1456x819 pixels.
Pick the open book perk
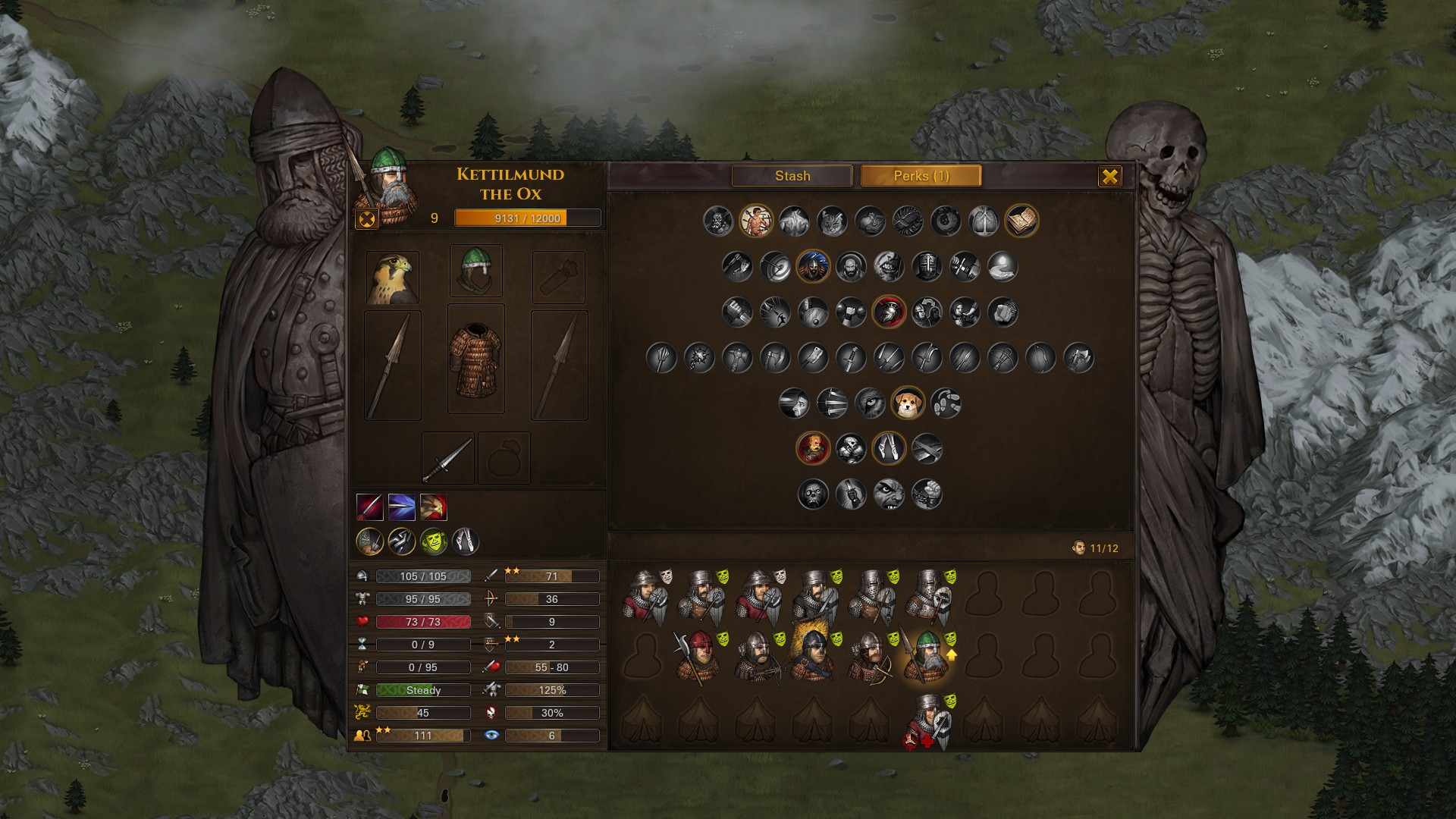(x=1021, y=221)
